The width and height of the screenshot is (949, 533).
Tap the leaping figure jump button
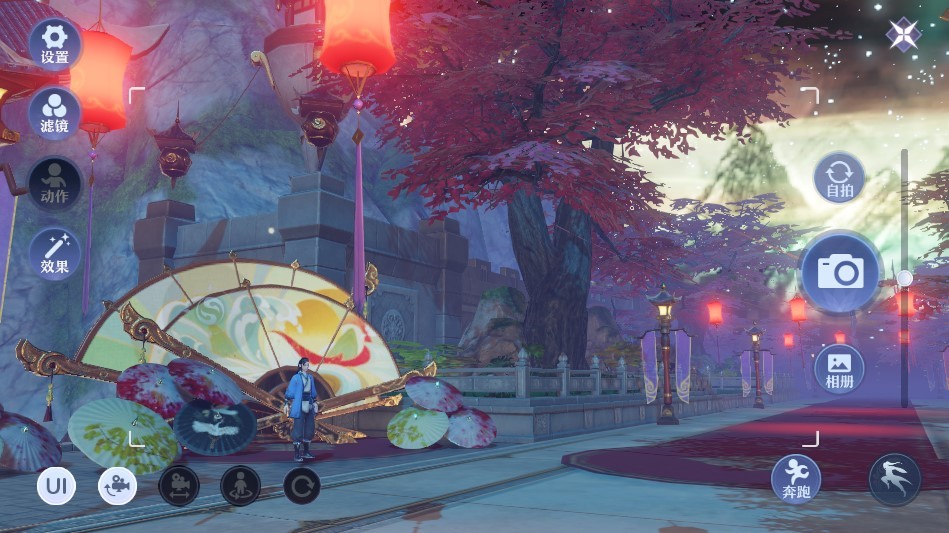coord(894,478)
